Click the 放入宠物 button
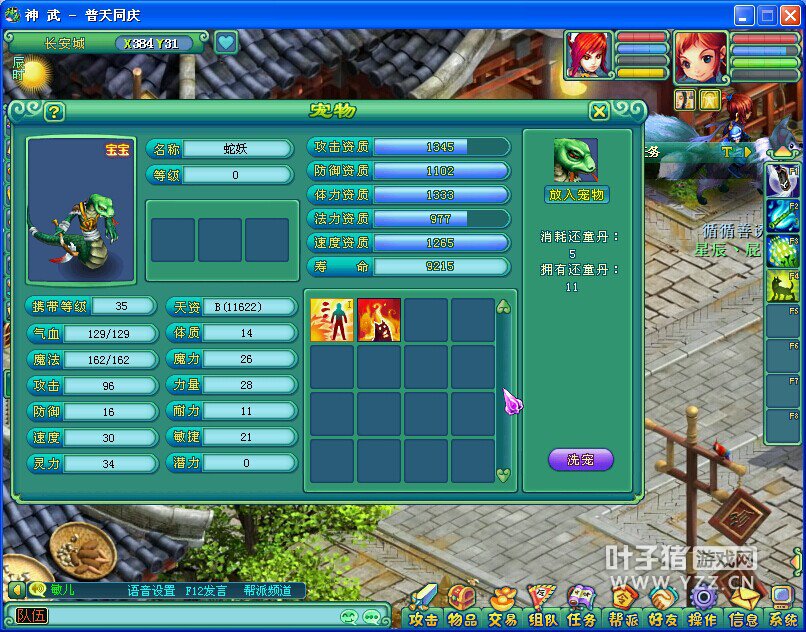 [577, 195]
